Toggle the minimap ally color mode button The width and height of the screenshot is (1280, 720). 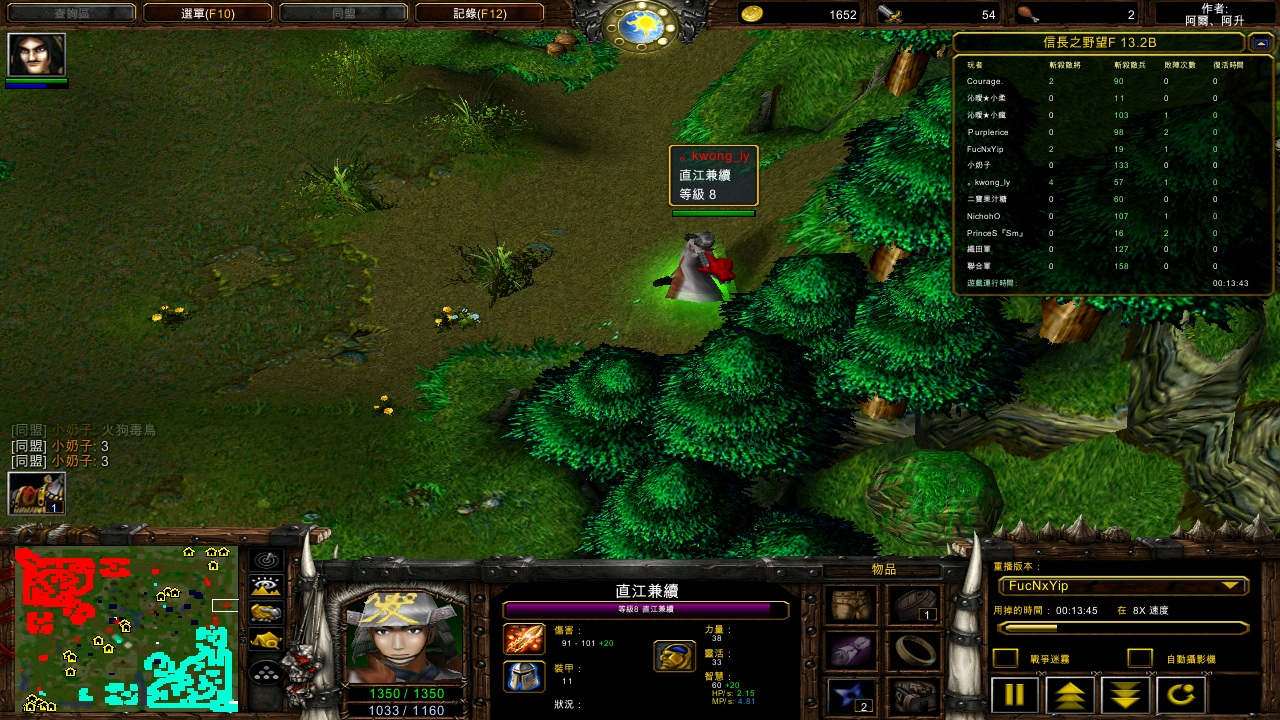266,613
